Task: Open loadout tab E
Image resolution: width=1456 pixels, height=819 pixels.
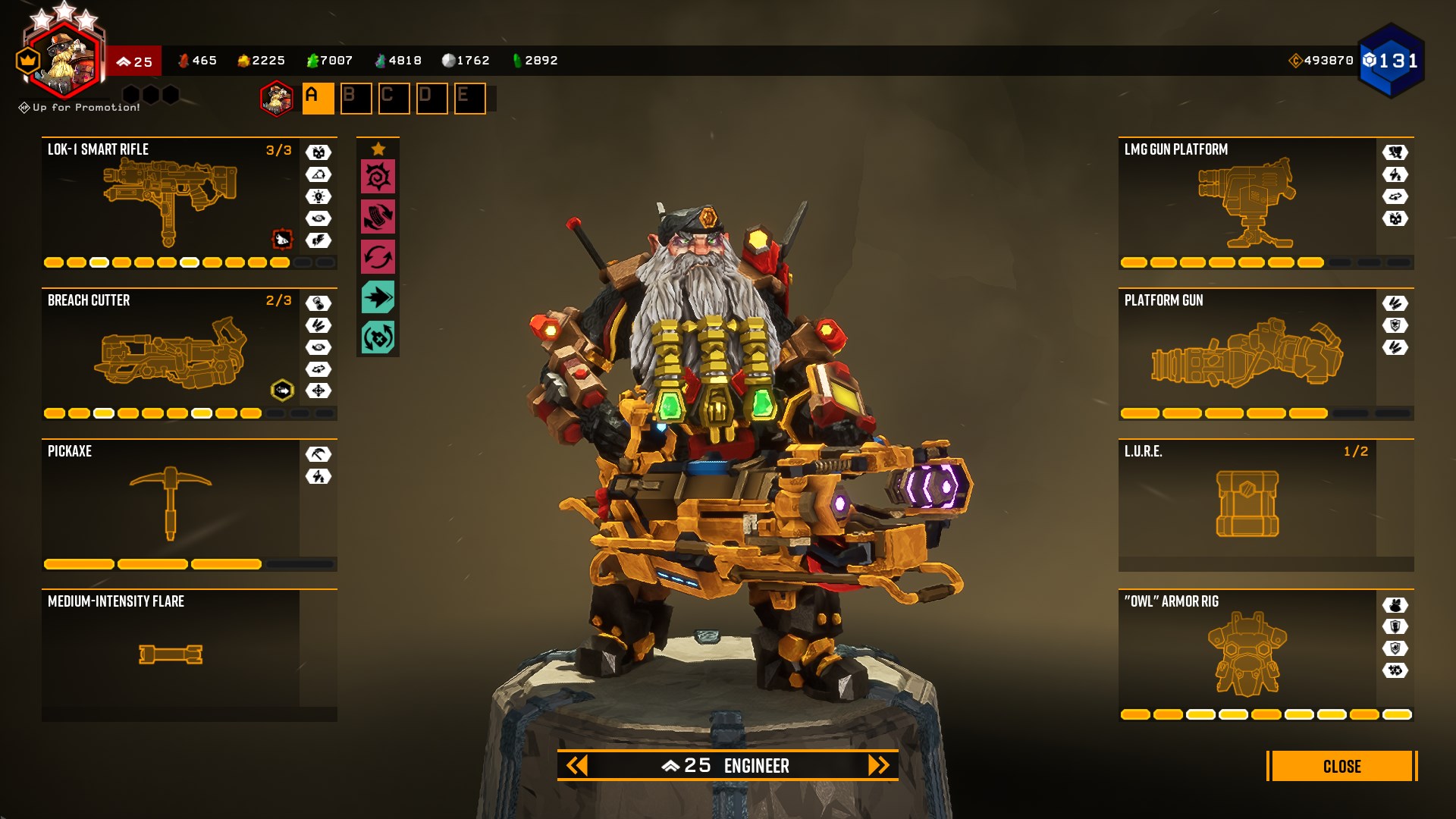Action: click(469, 99)
